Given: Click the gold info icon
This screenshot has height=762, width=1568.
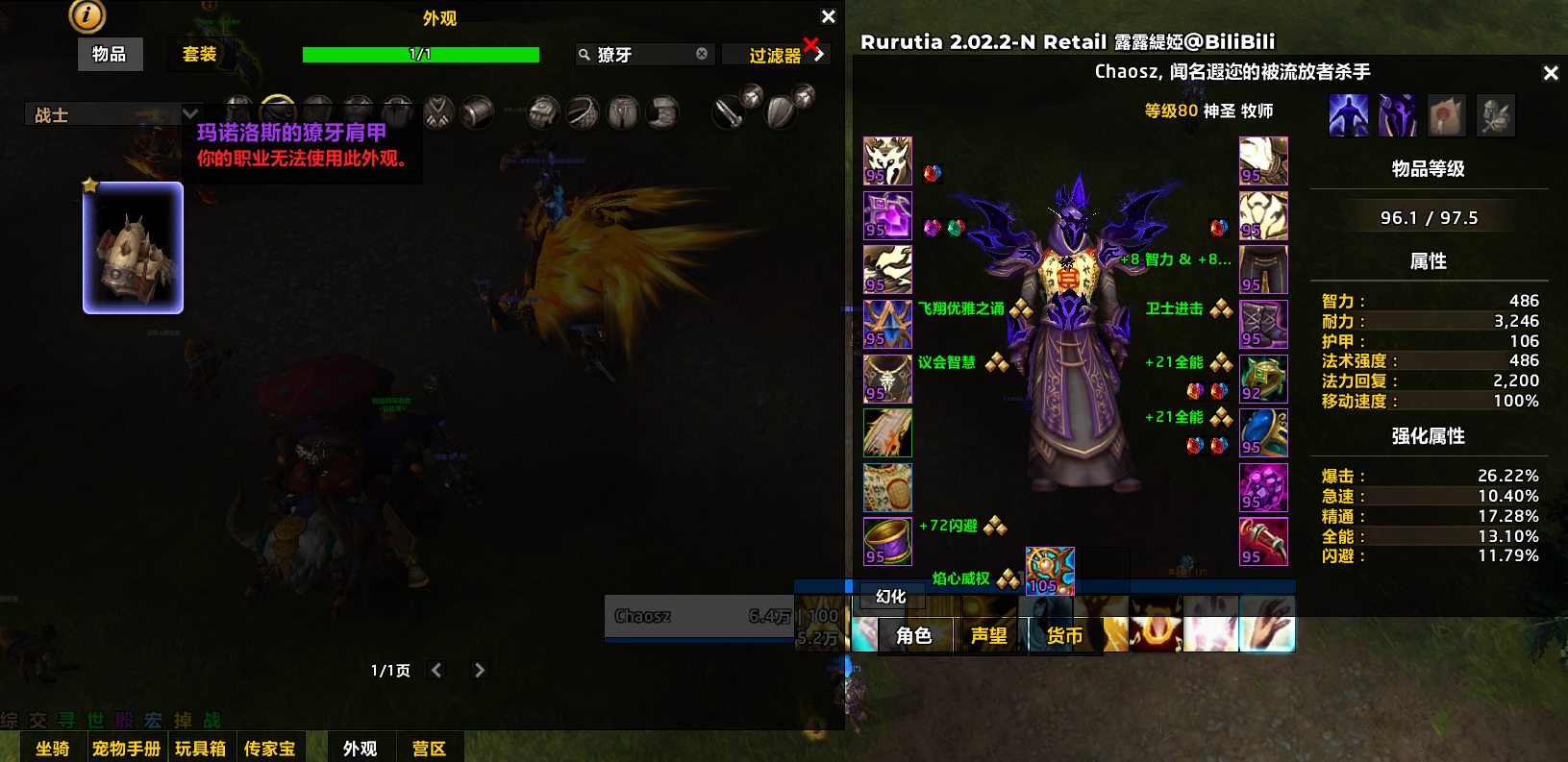Looking at the screenshot, I should (x=87, y=14).
